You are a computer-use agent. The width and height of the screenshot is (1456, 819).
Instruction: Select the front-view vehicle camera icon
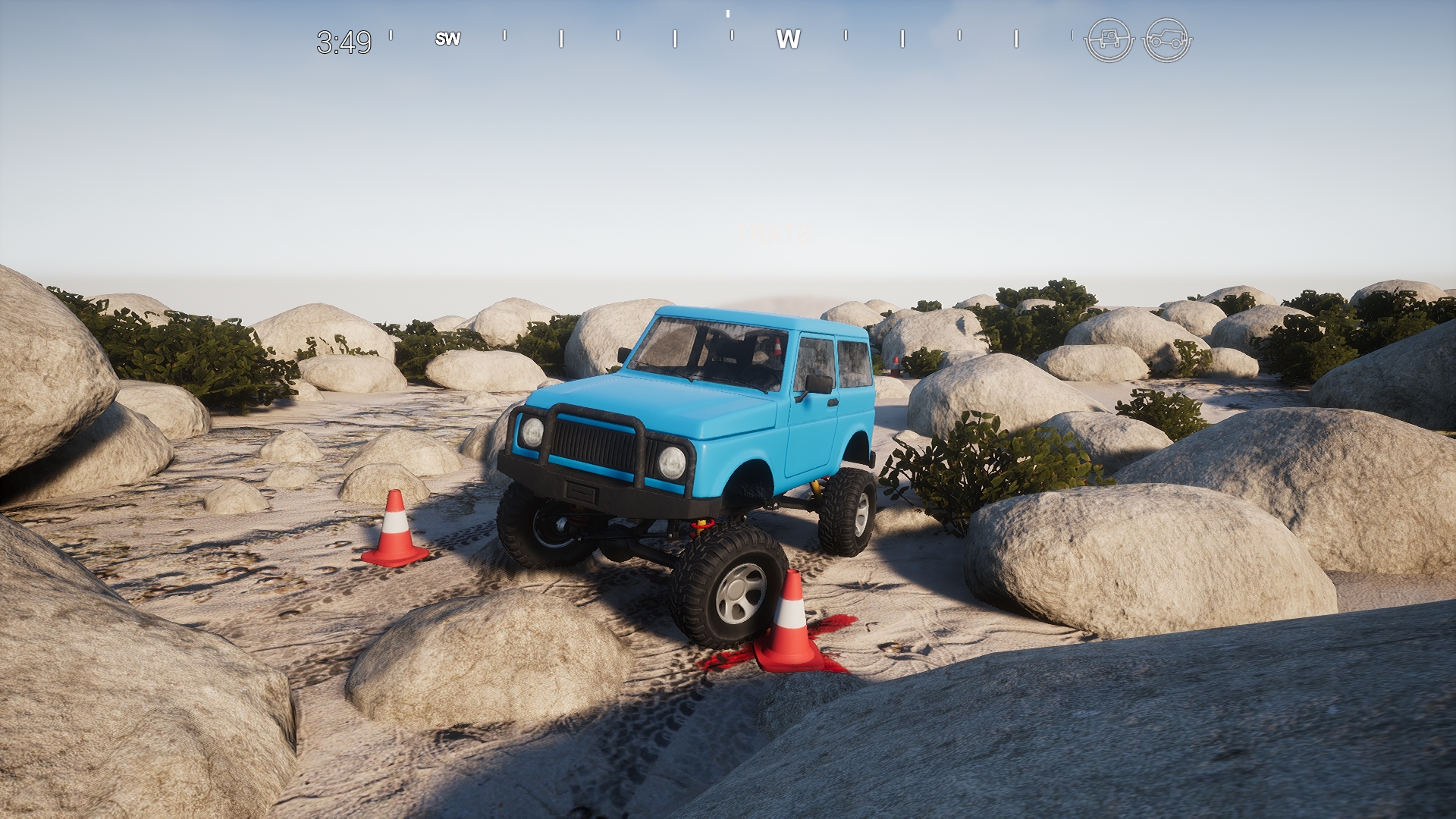click(x=1107, y=38)
